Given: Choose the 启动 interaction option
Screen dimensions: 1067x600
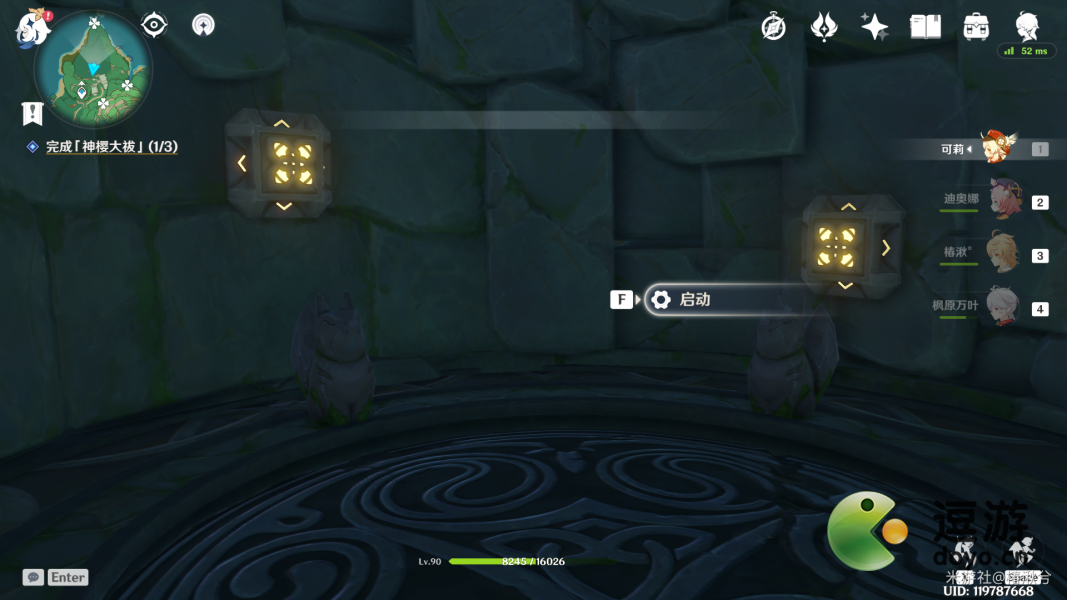Looking at the screenshot, I should (730, 300).
